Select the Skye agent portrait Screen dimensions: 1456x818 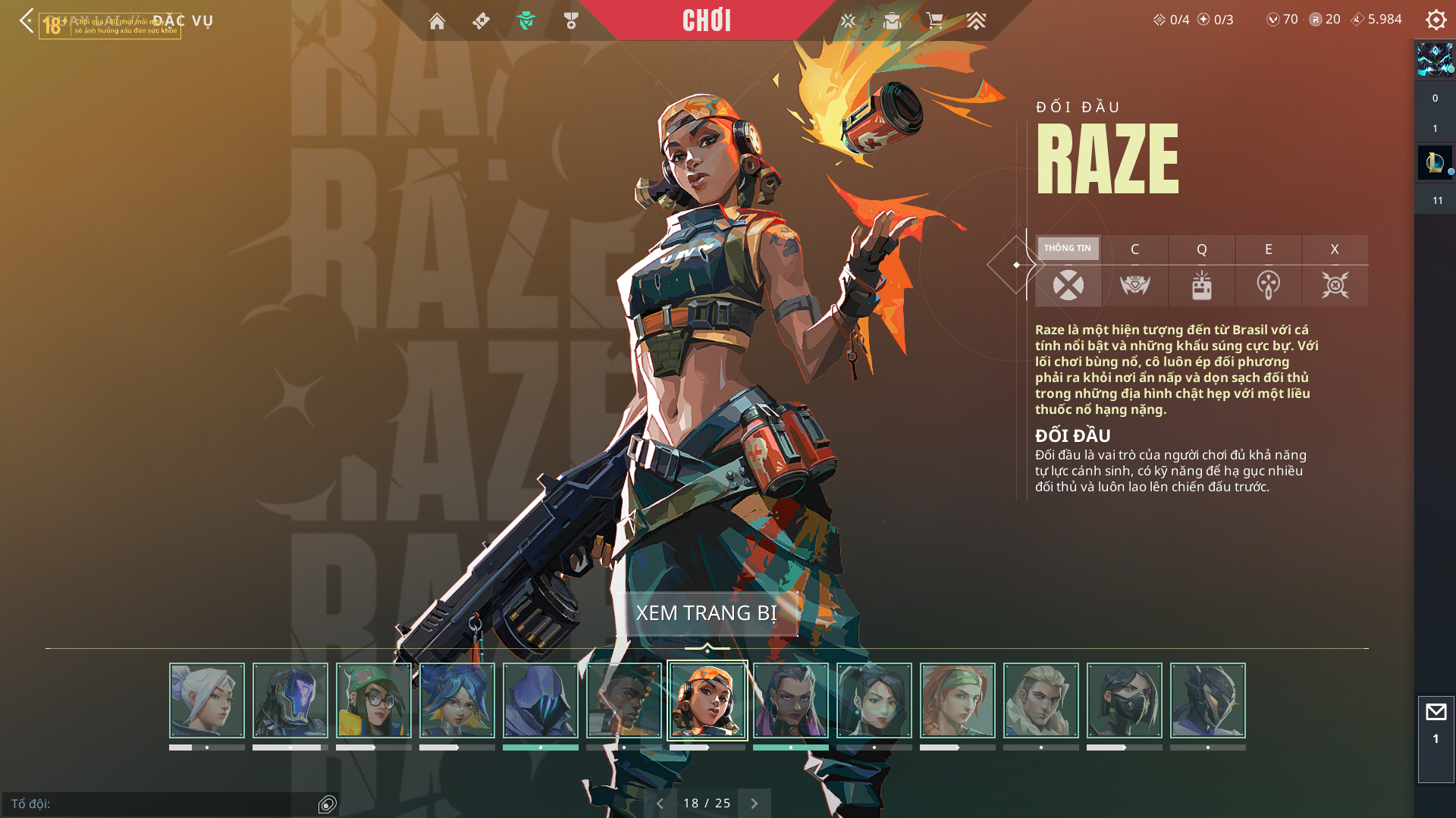(x=958, y=700)
